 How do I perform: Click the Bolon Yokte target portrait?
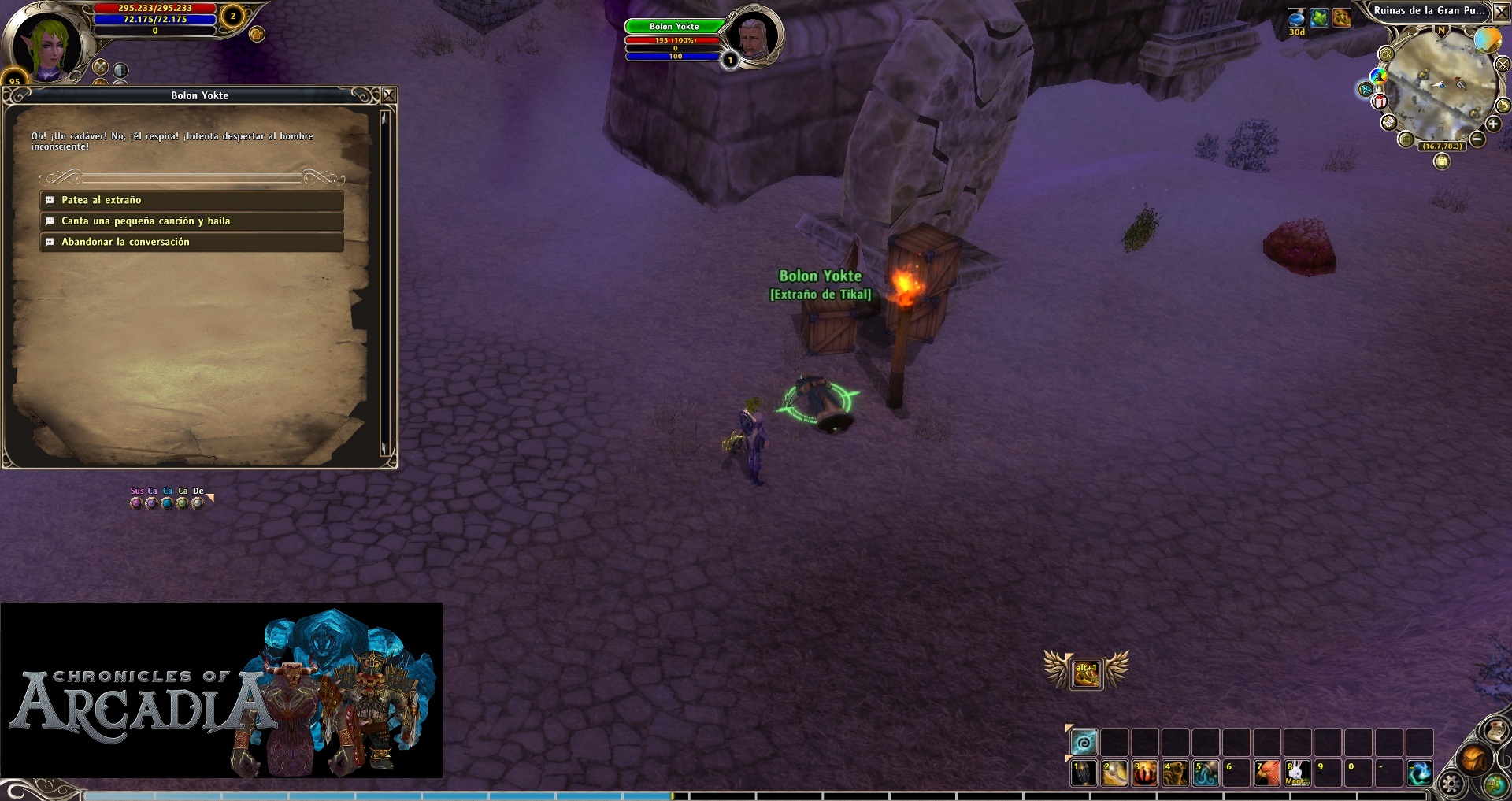click(753, 35)
